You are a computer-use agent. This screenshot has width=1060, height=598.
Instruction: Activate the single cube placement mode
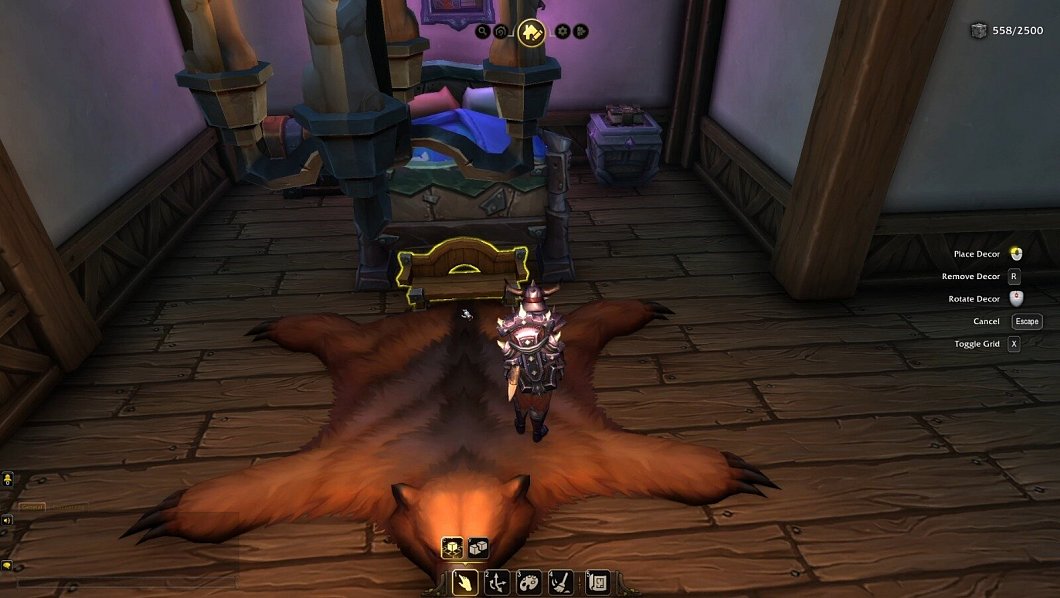click(x=452, y=548)
